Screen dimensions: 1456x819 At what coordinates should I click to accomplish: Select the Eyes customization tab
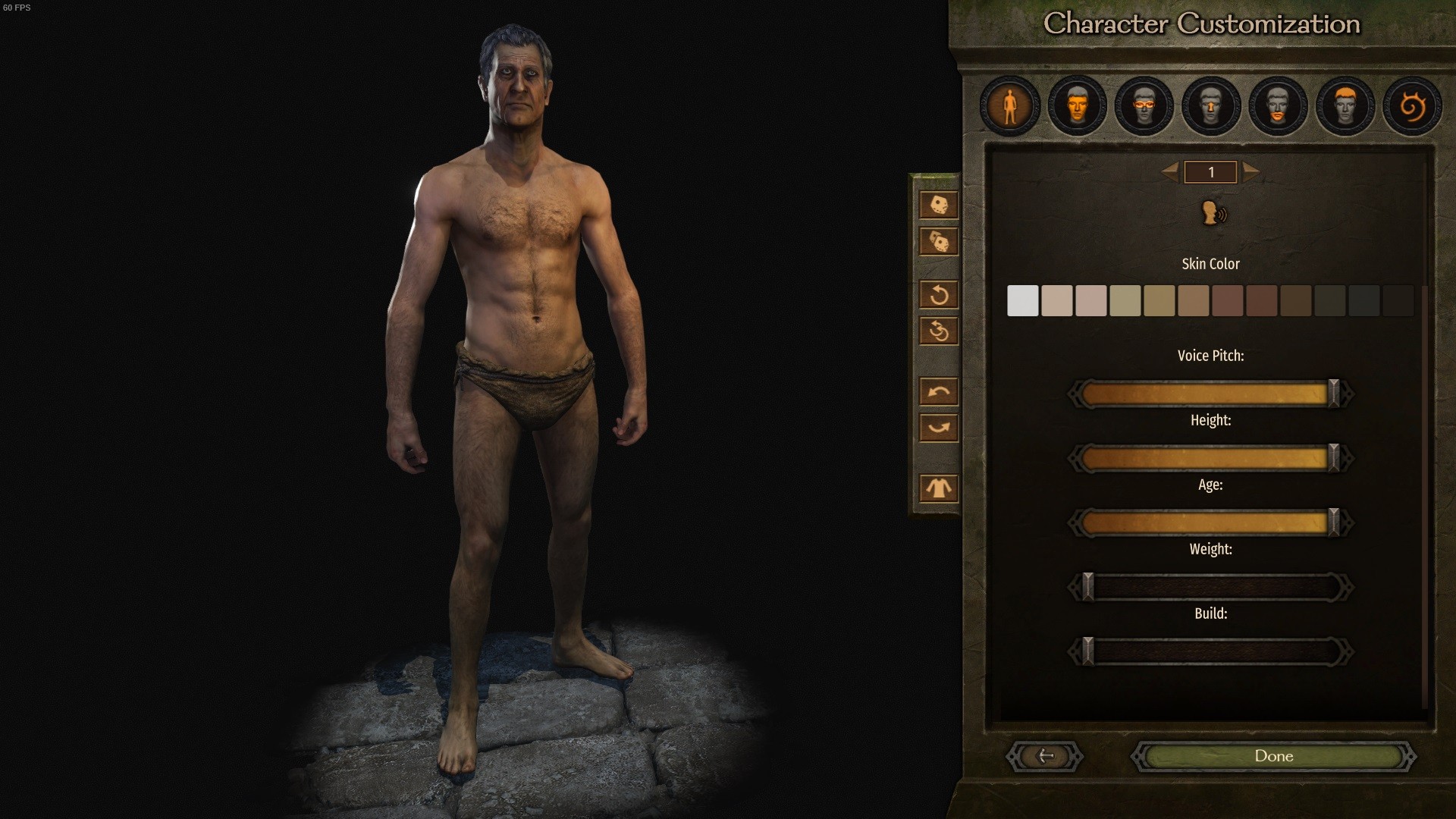1144,106
